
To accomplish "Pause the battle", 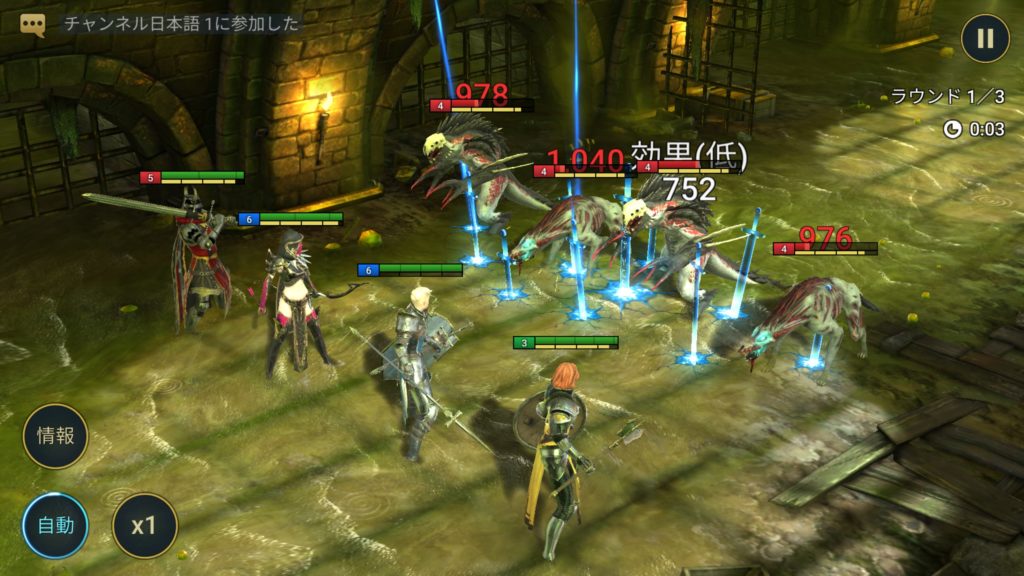I will (985, 39).
